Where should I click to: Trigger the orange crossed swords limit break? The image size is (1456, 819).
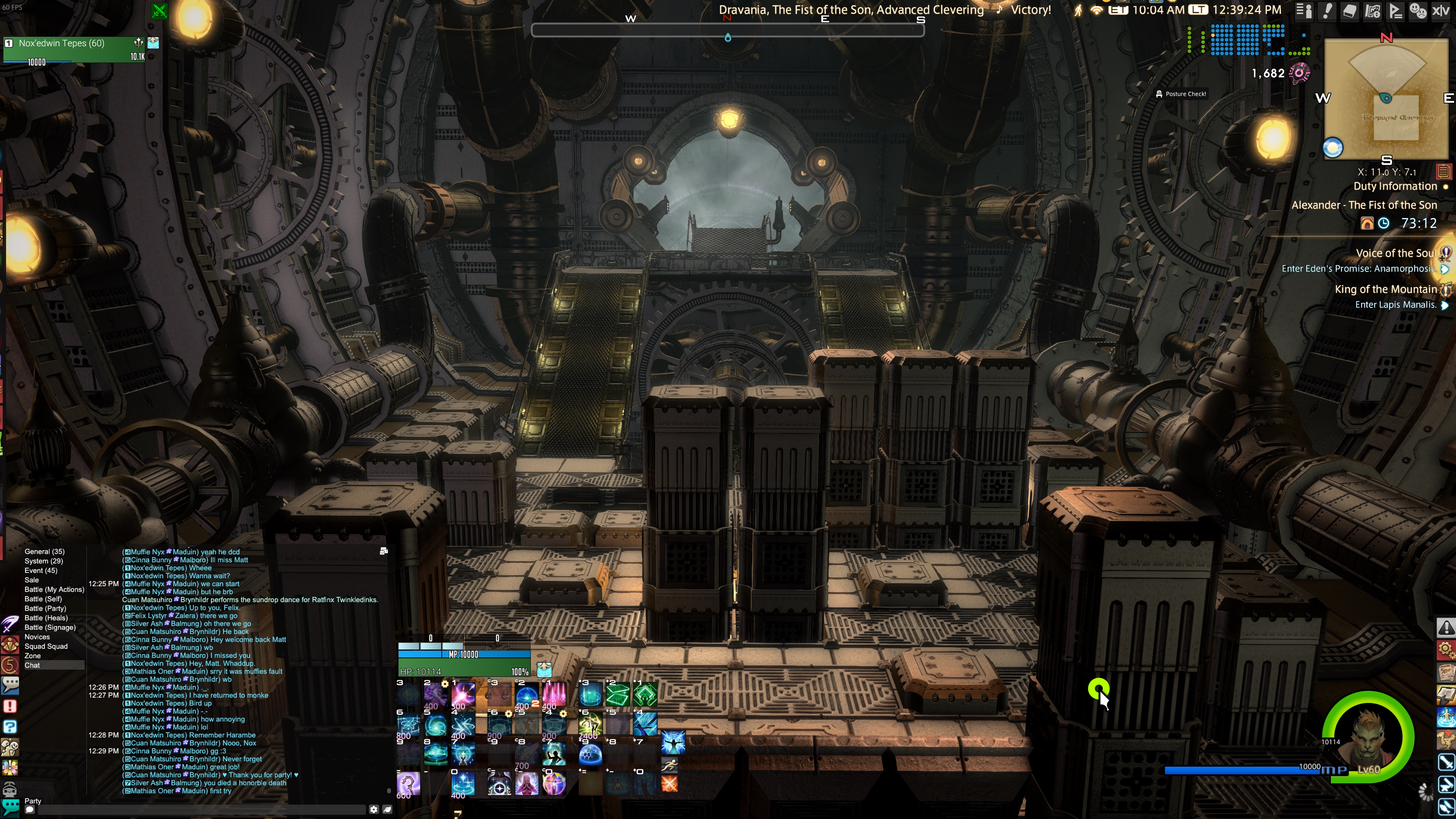tap(669, 784)
